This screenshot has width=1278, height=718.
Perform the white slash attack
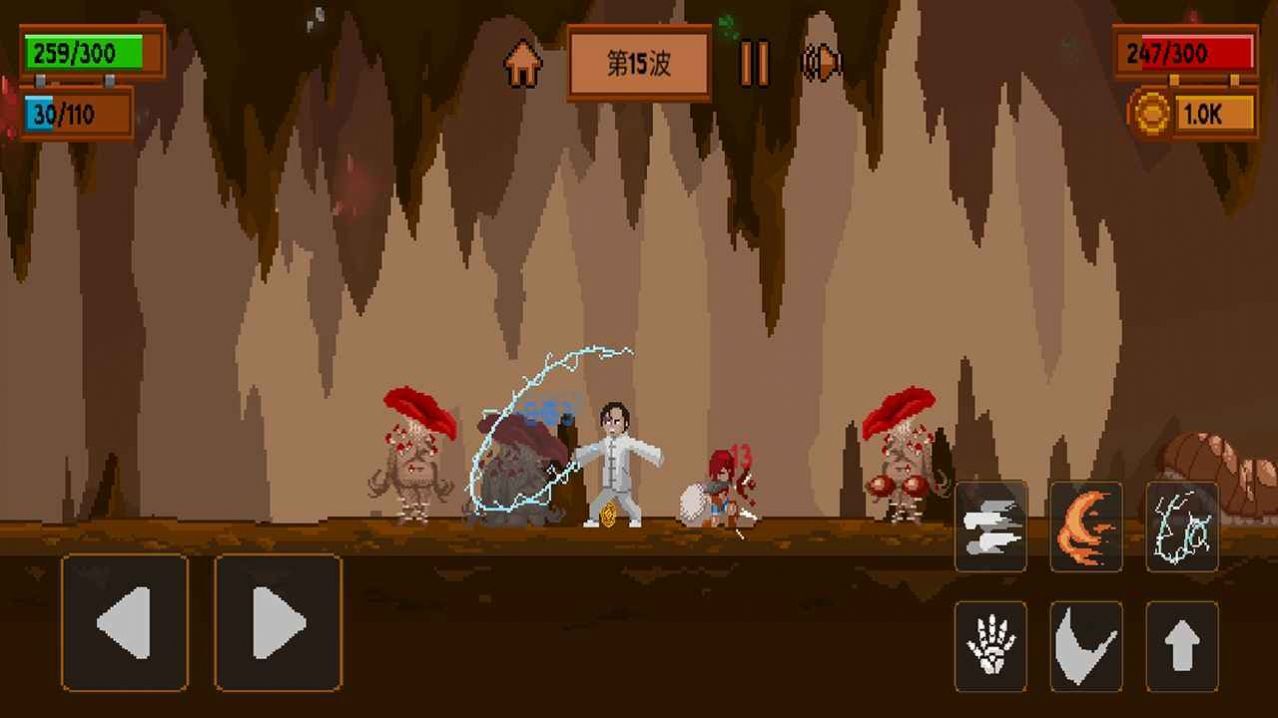pos(1086,646)
